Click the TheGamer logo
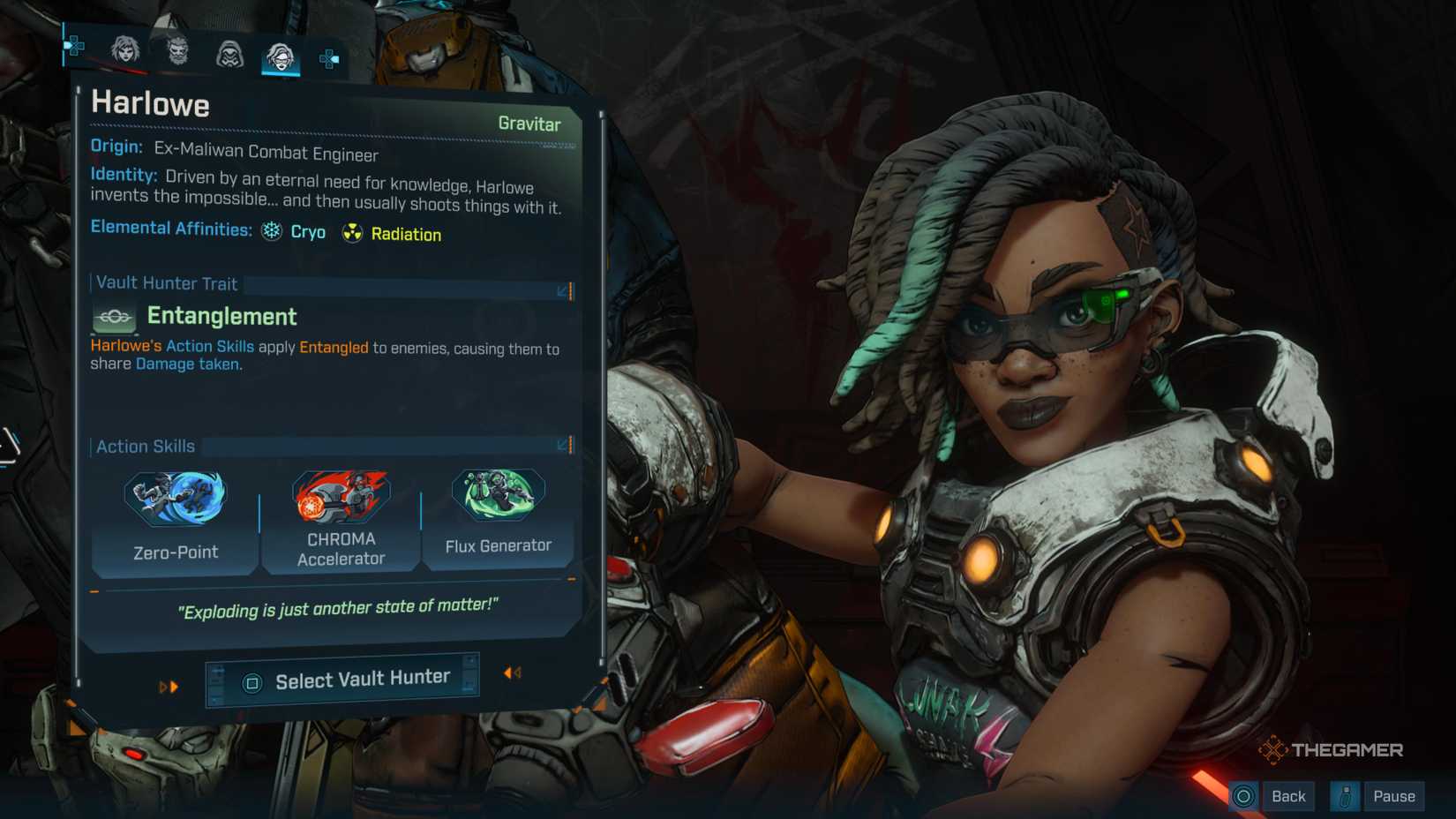Viewport: 1456px width, 819px height. [1331, 749]
